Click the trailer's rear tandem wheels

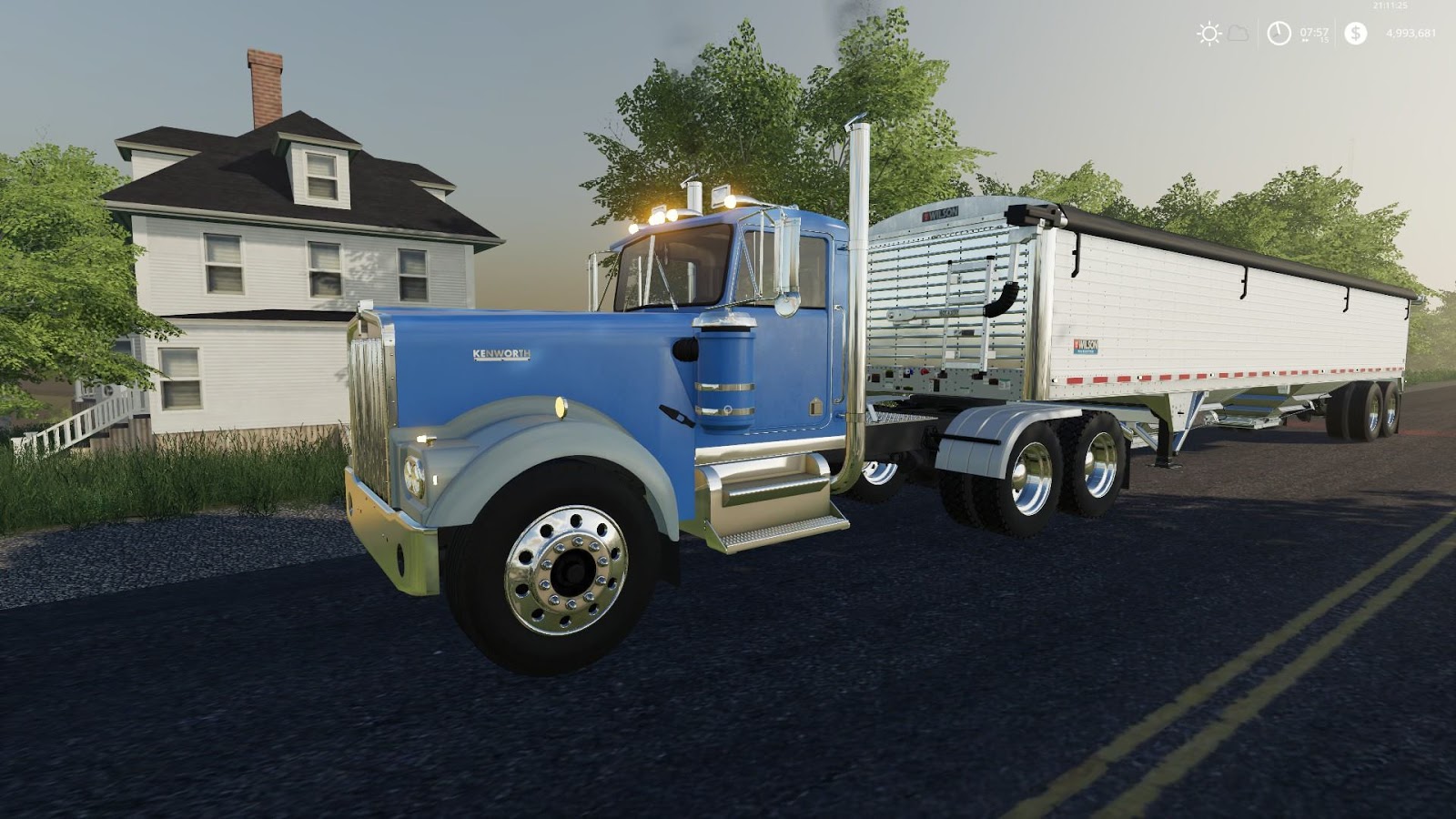(x=1365, y=409)
